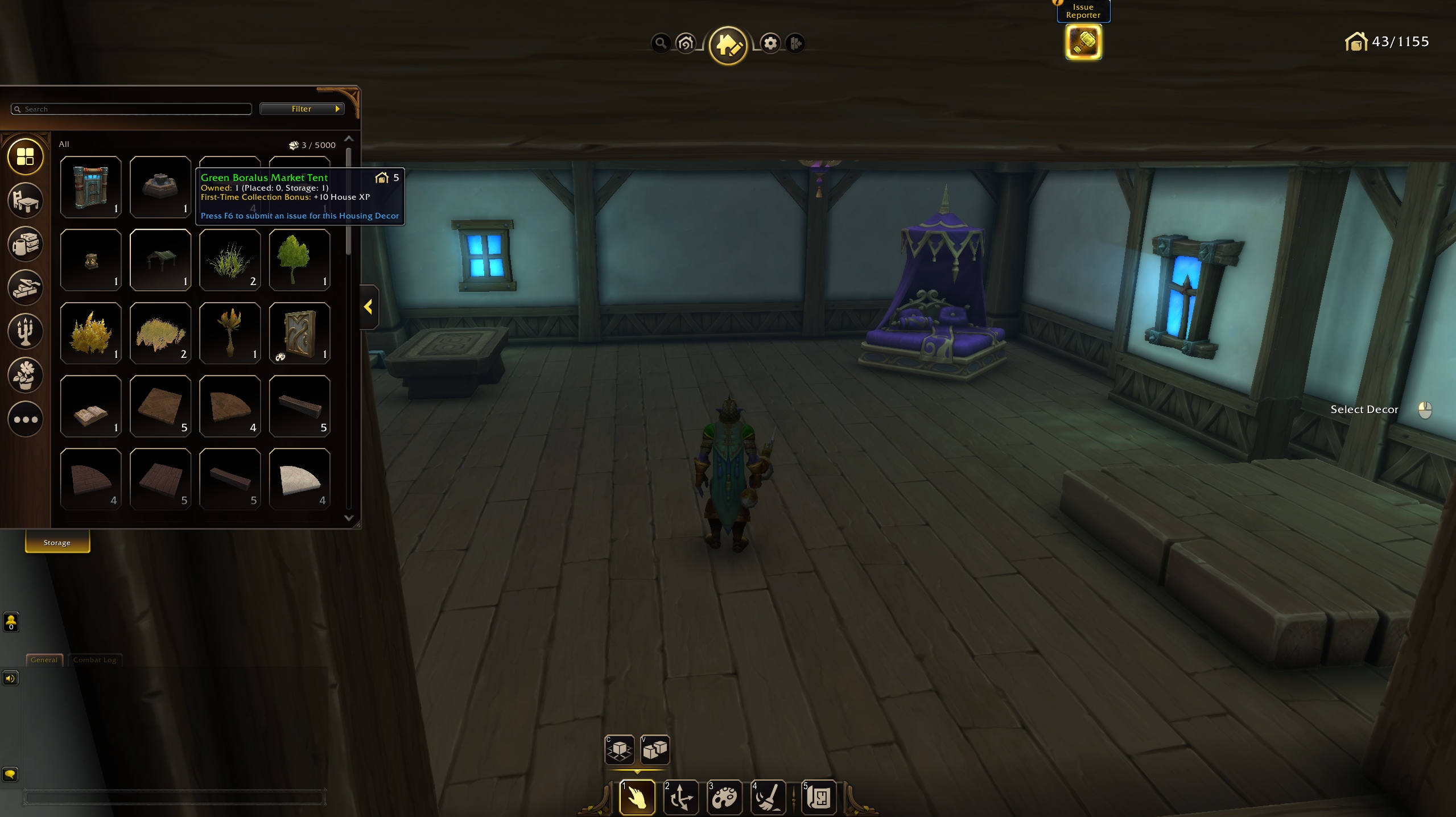This screenshot has height=817, width=1456.
Task: Collapse the decor catalog with the yellow chevron
Action: 369,307
